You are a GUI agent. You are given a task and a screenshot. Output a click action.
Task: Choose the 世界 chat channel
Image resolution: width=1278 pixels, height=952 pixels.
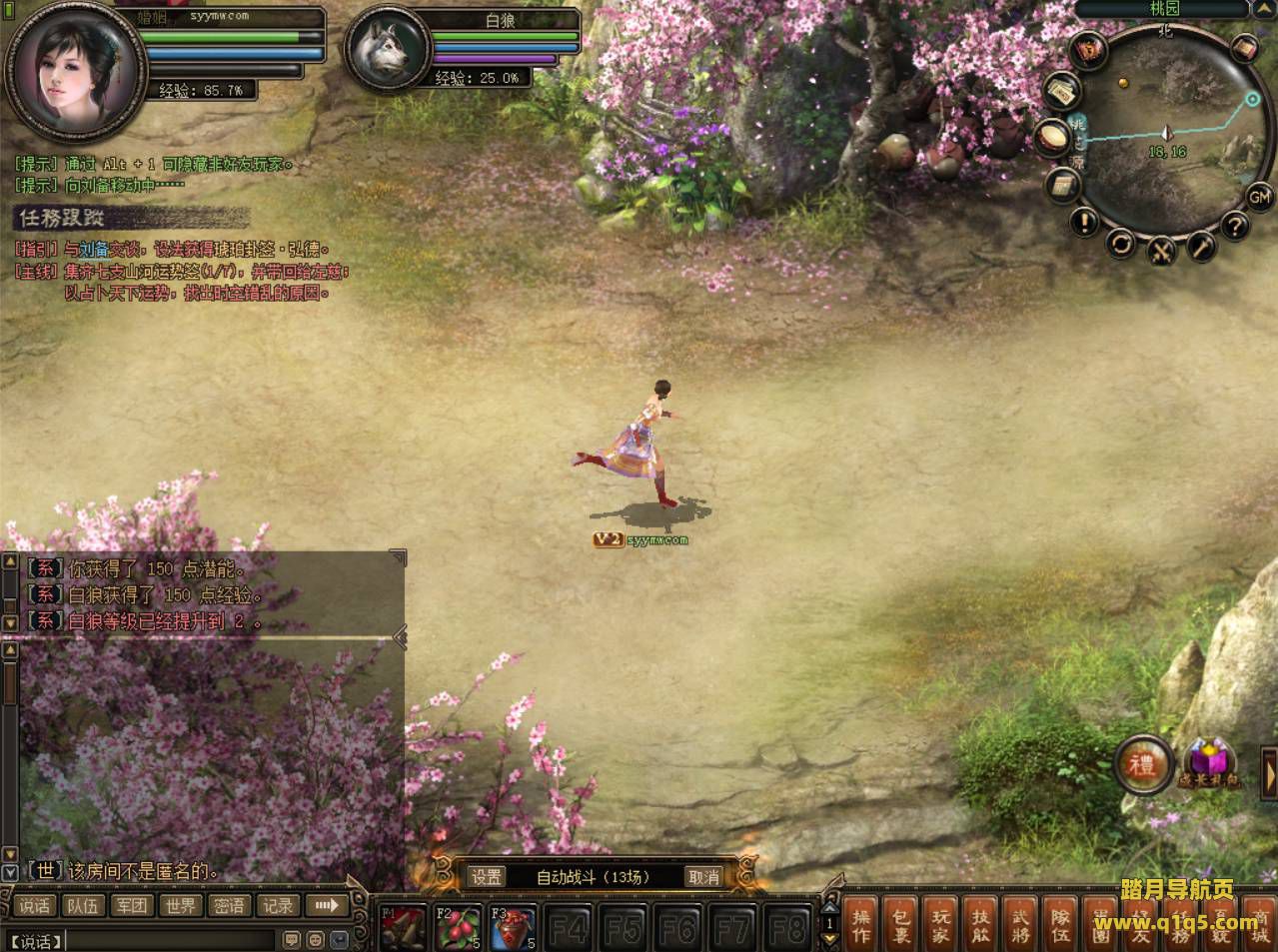(x=181, y=906)
